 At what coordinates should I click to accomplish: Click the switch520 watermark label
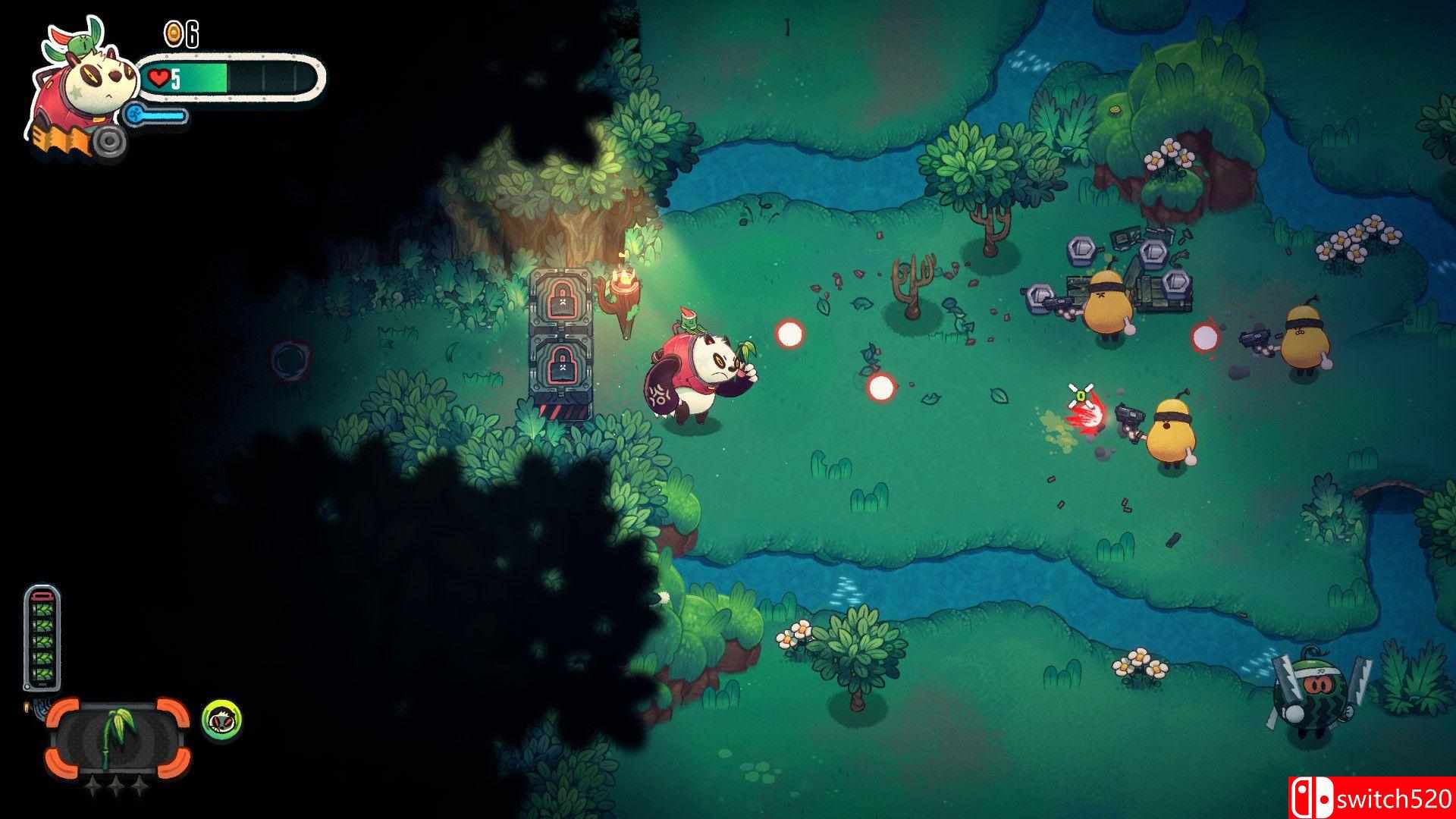[x=1394, y=798]
